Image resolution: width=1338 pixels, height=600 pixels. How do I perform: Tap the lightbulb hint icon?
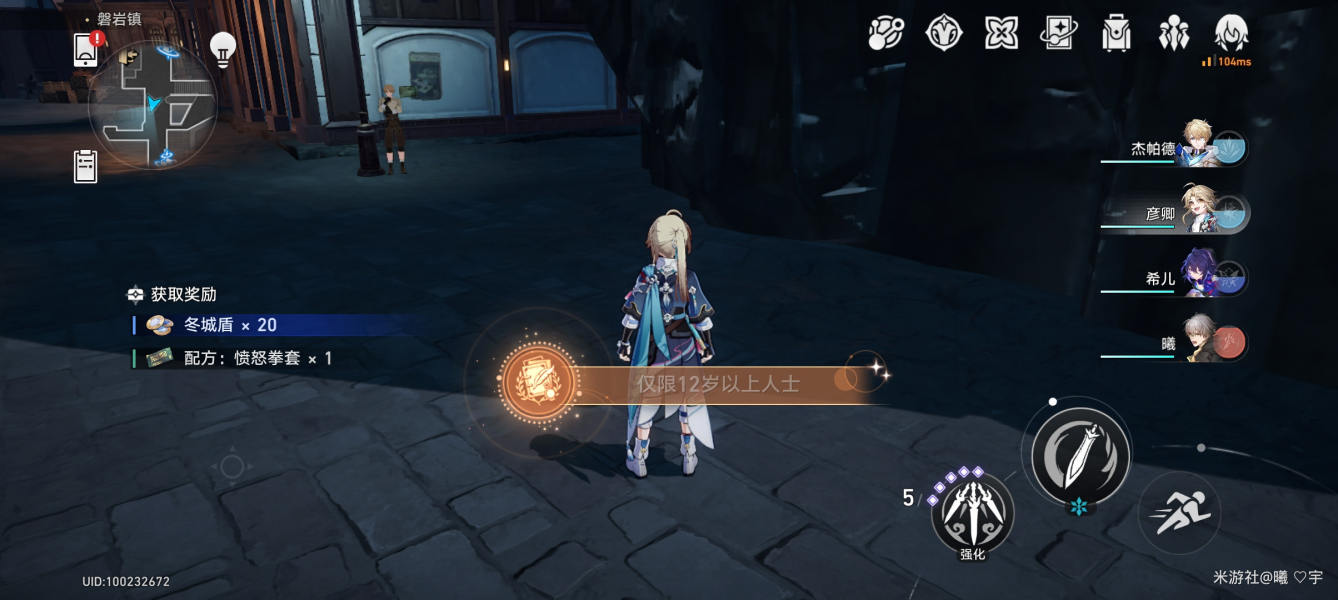pos(222,47)
